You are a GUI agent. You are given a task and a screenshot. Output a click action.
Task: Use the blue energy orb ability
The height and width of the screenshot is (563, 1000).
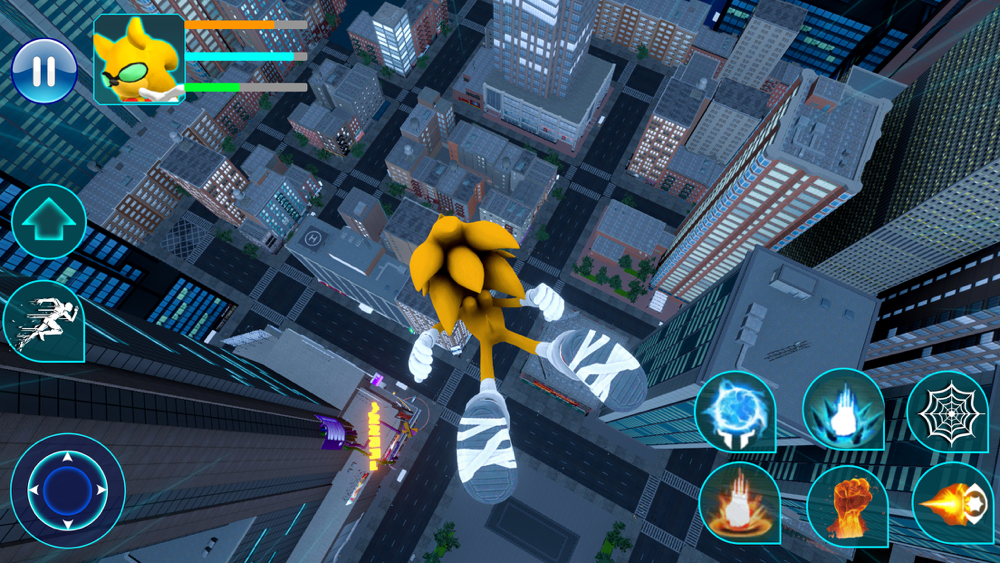tap(735, 411)
